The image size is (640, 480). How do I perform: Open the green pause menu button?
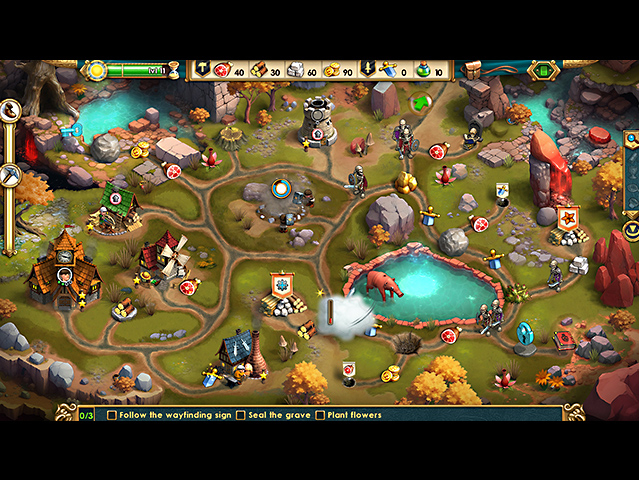click(x=543, y=70)
